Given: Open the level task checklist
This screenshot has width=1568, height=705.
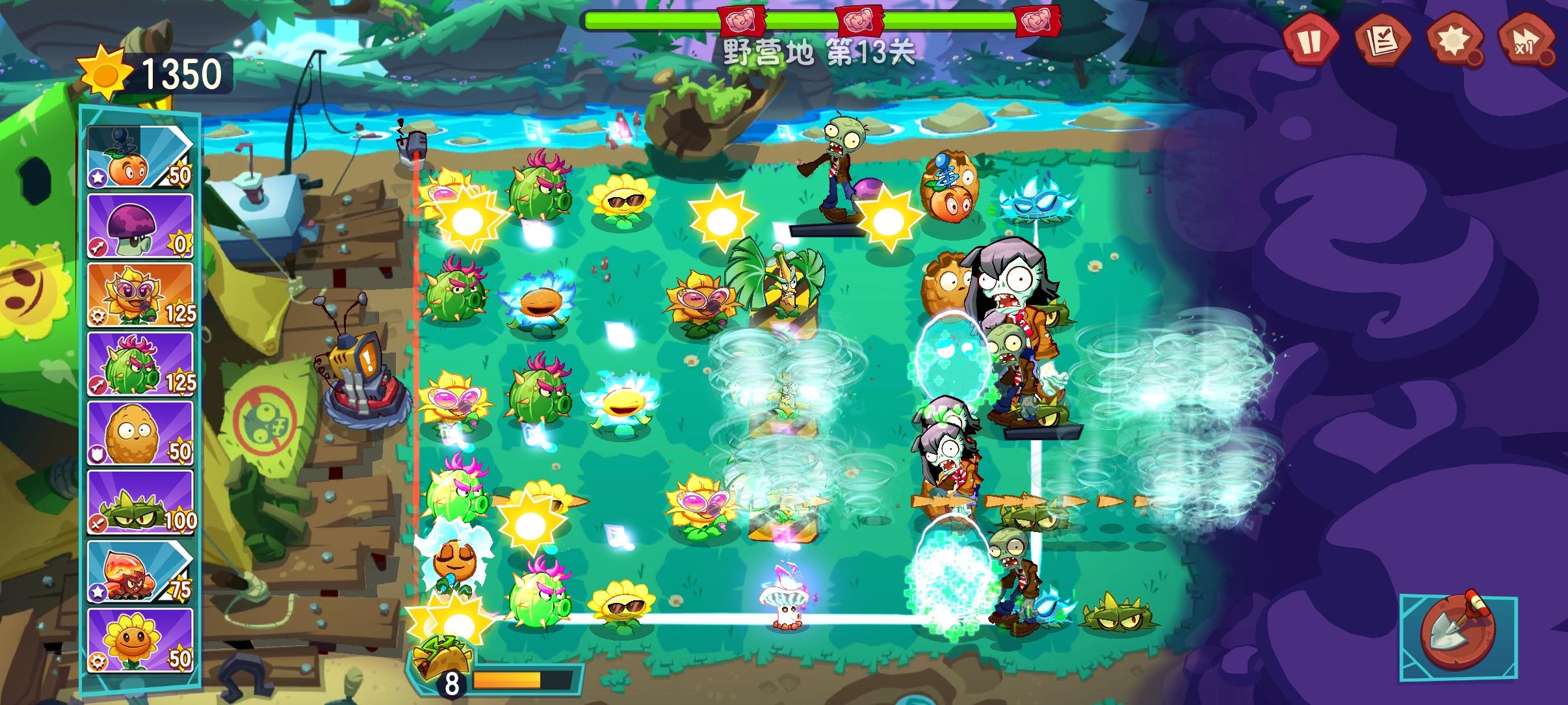Looking at the screenshot, I should click(x=1383, y=43).
